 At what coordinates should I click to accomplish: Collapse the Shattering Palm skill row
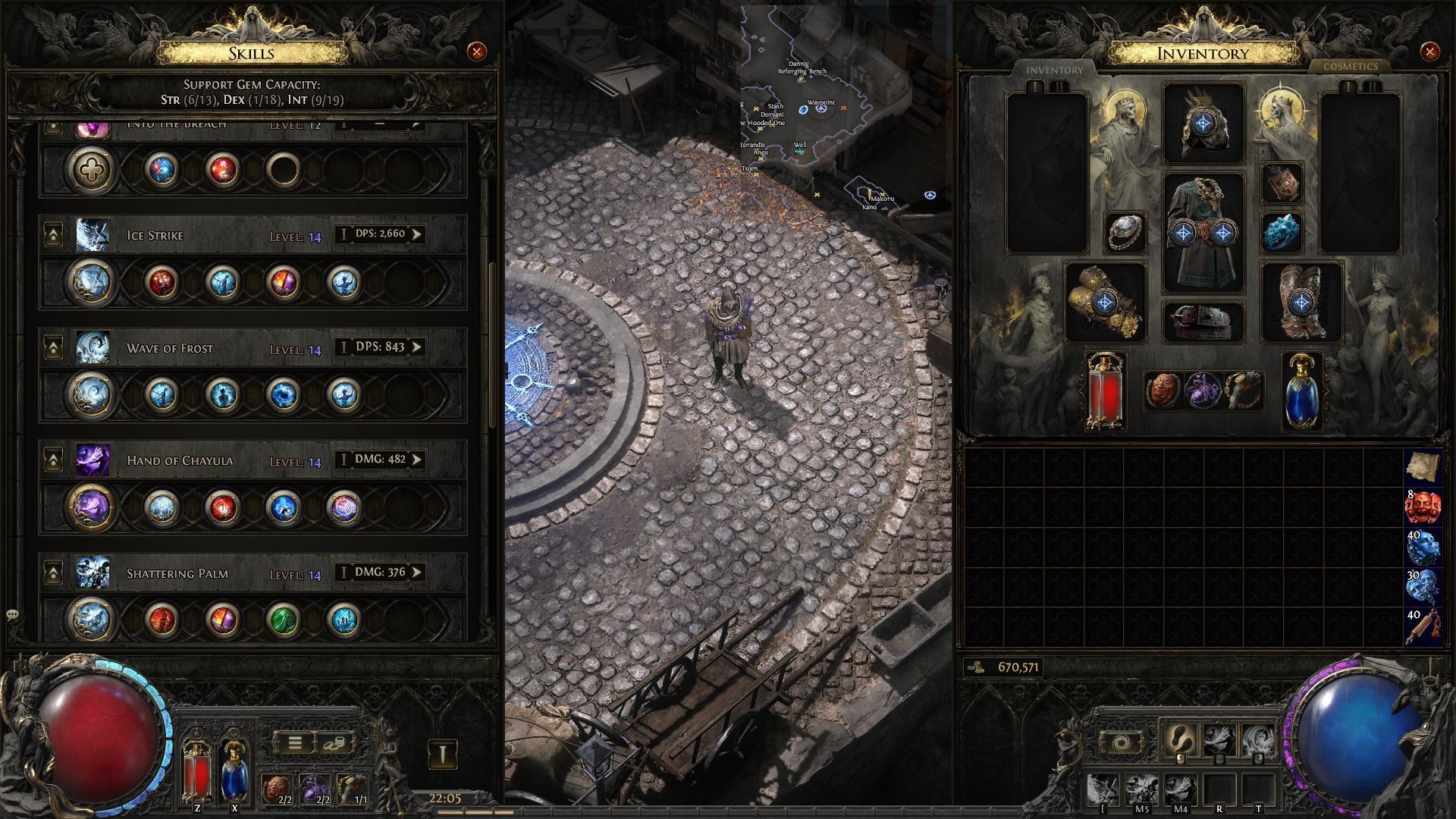(53, 573)
